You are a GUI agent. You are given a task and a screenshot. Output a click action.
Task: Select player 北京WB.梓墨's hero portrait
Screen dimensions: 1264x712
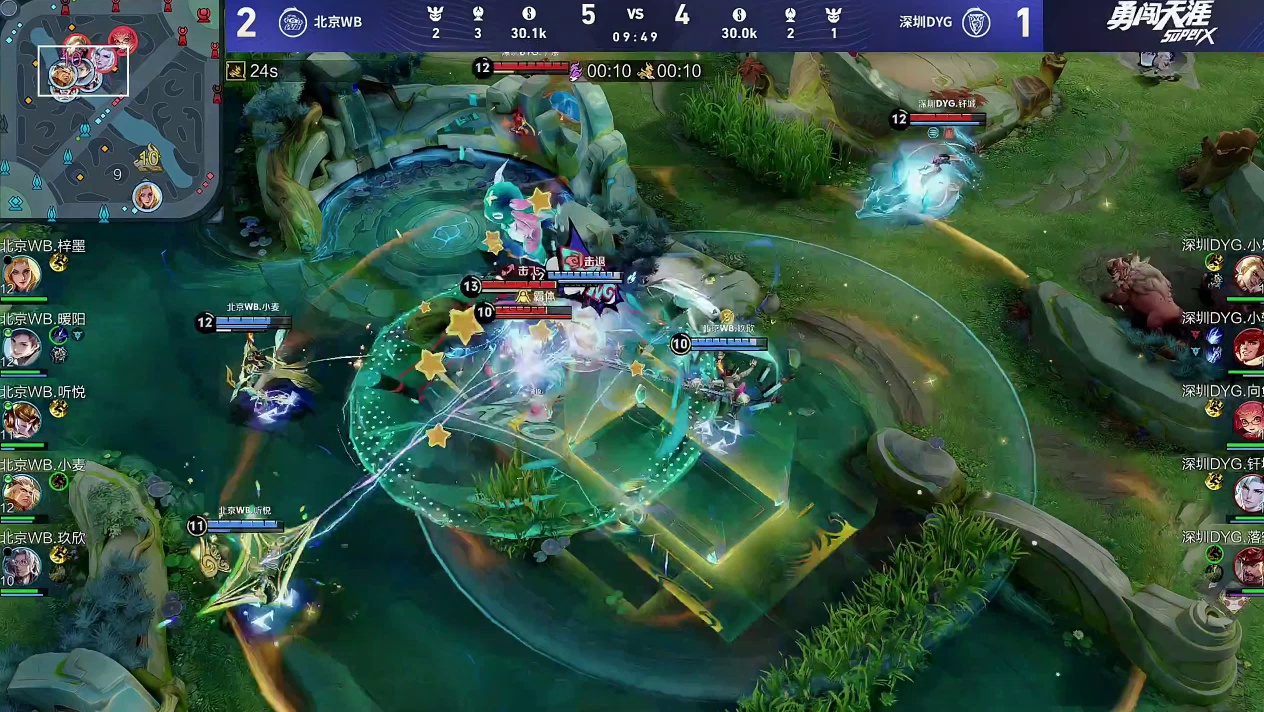(21, 273)
